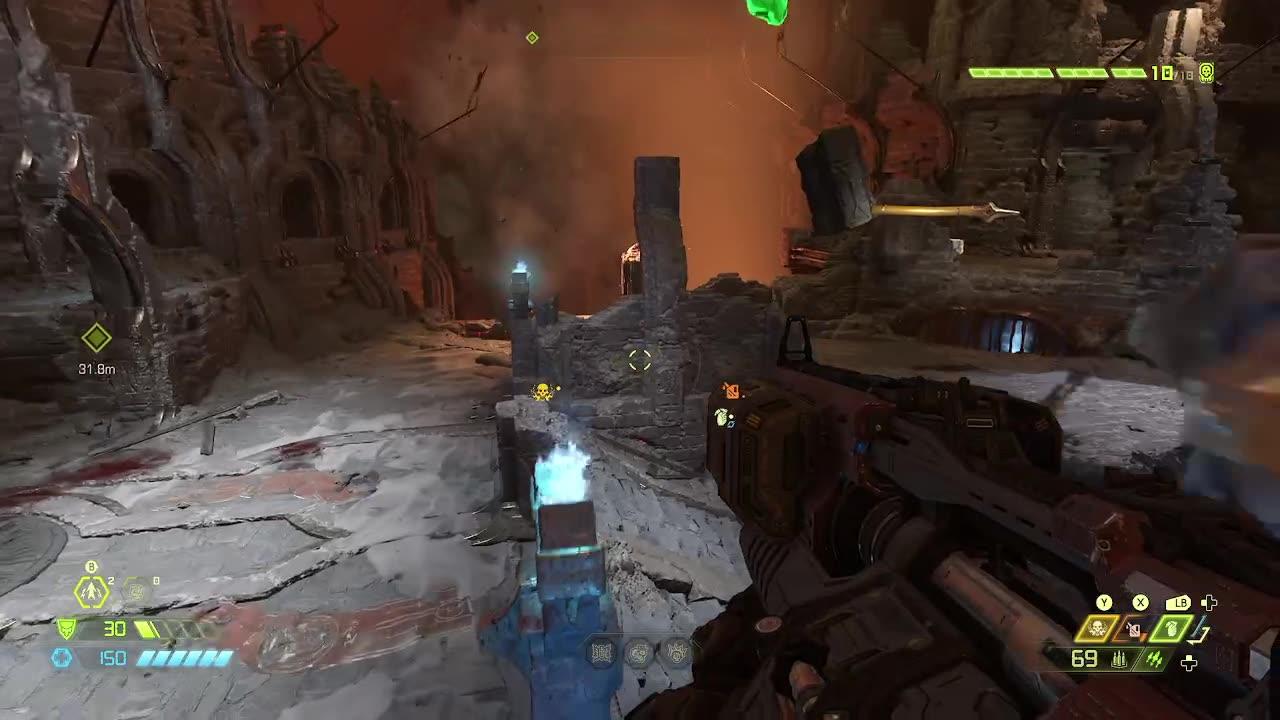Toggle the middle rune slot icon

point(639,652)
